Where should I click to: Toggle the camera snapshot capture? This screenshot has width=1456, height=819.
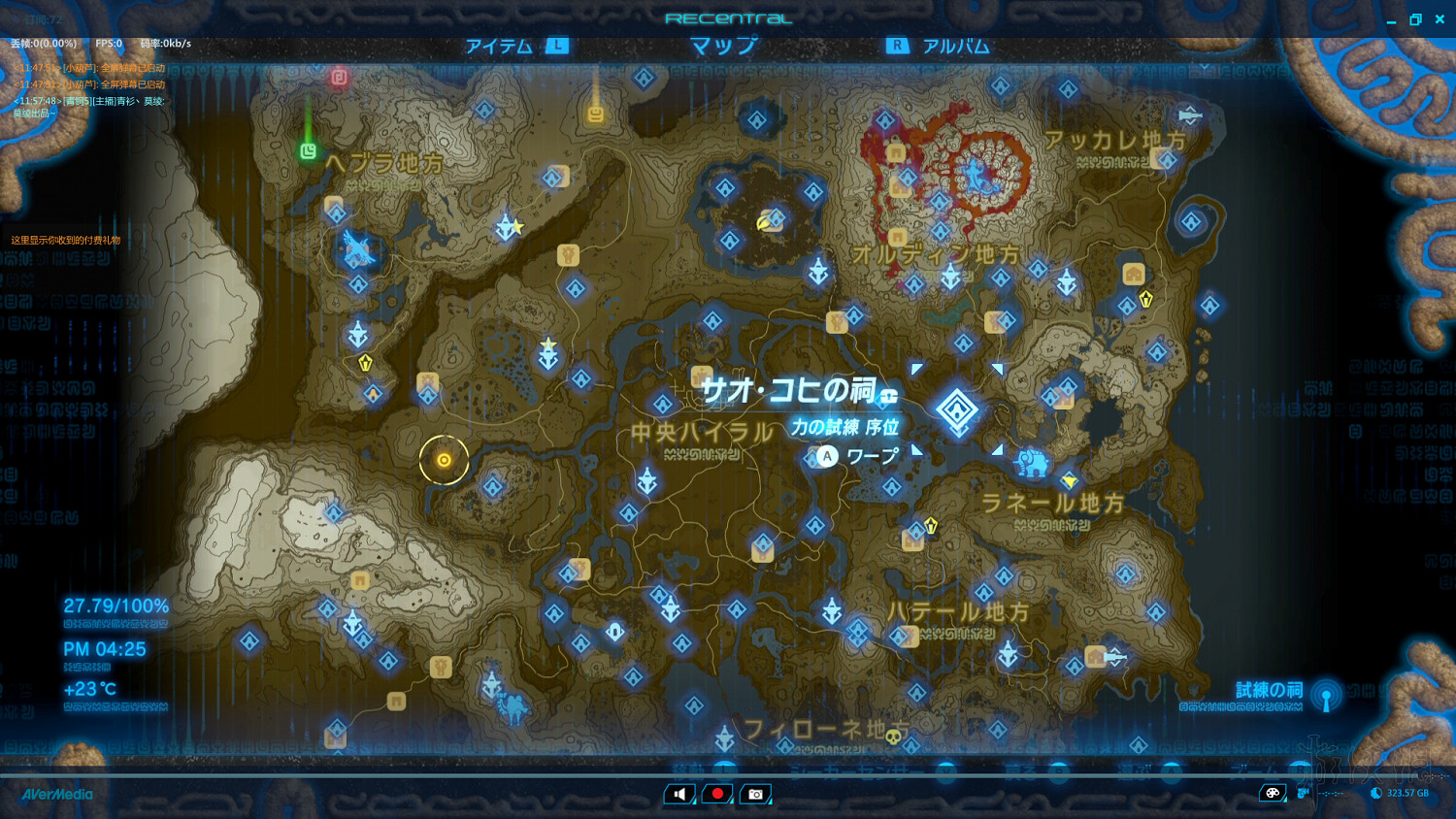click(x=755, y=793)
